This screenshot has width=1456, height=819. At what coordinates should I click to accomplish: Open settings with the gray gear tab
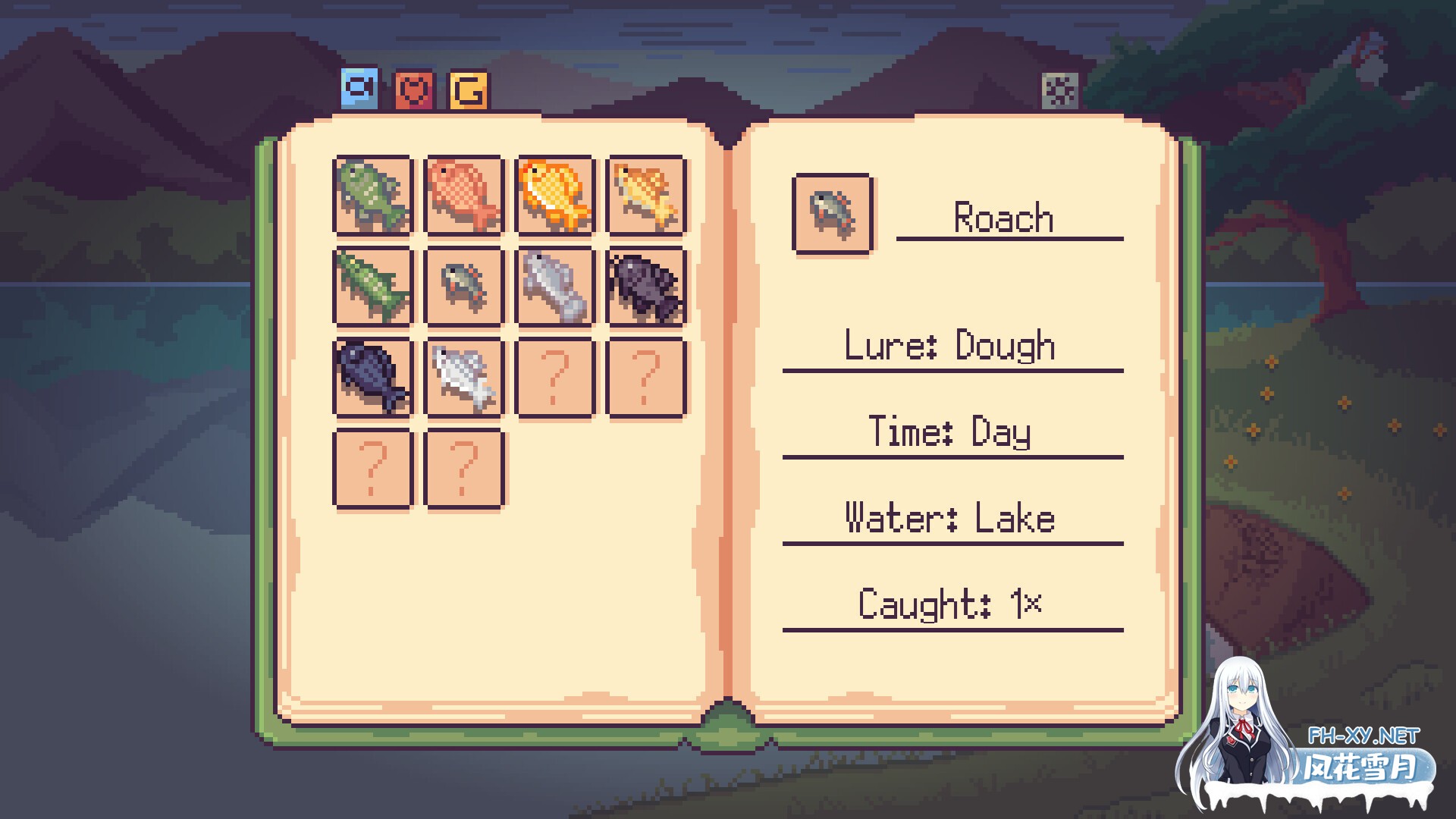(1059, 92)
